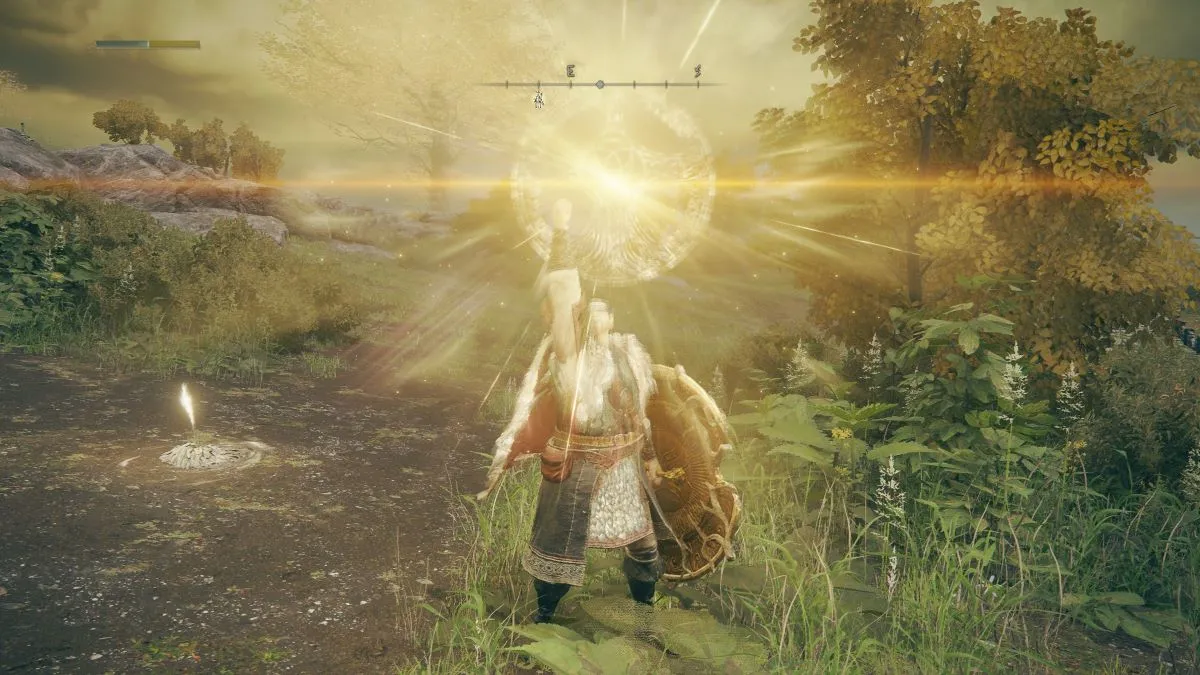Select the marker icon beneath the compass
Screen dimensions: 1200x675
pyautogui.click(x=538, y=99)
